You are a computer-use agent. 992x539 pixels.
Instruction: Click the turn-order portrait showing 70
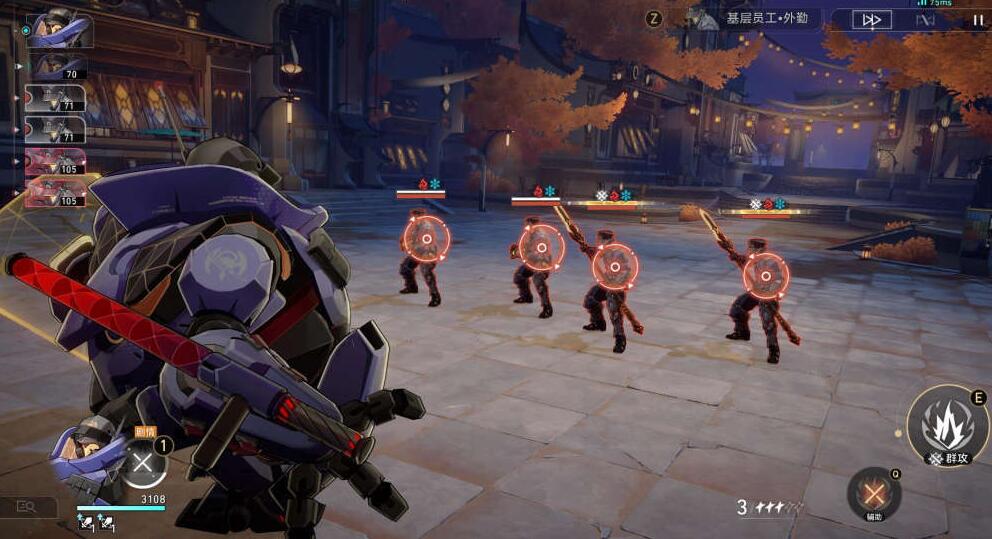click(x=59, y=68)
